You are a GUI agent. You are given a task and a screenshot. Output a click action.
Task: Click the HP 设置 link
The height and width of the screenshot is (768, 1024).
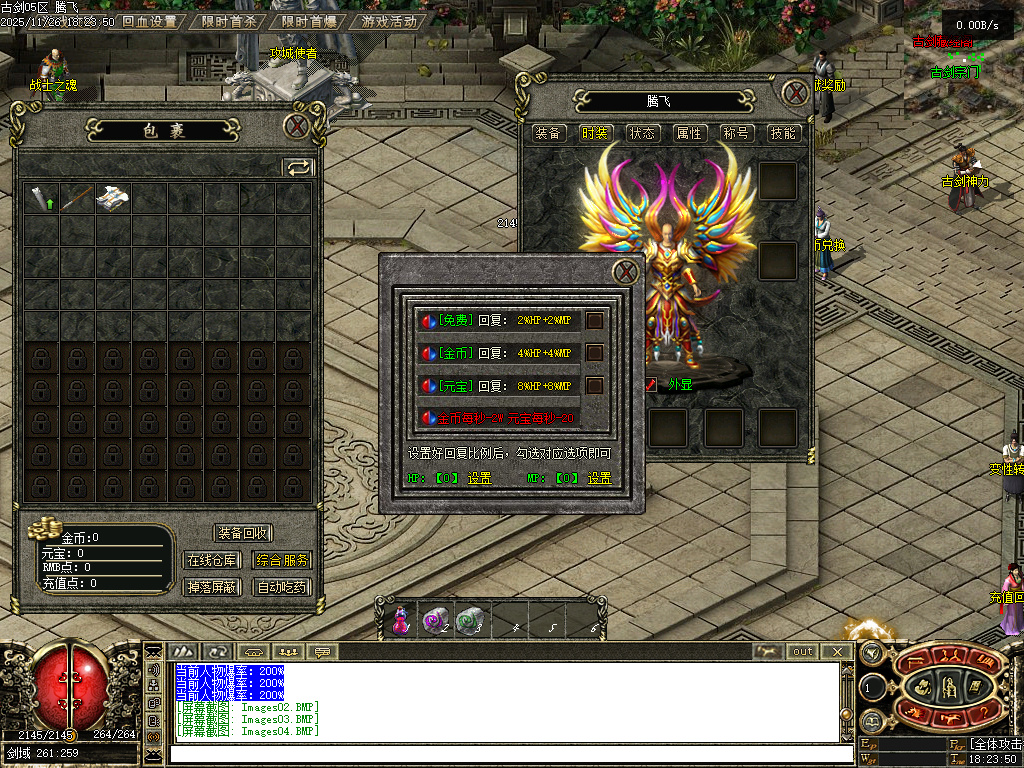[x=480, y=478]
